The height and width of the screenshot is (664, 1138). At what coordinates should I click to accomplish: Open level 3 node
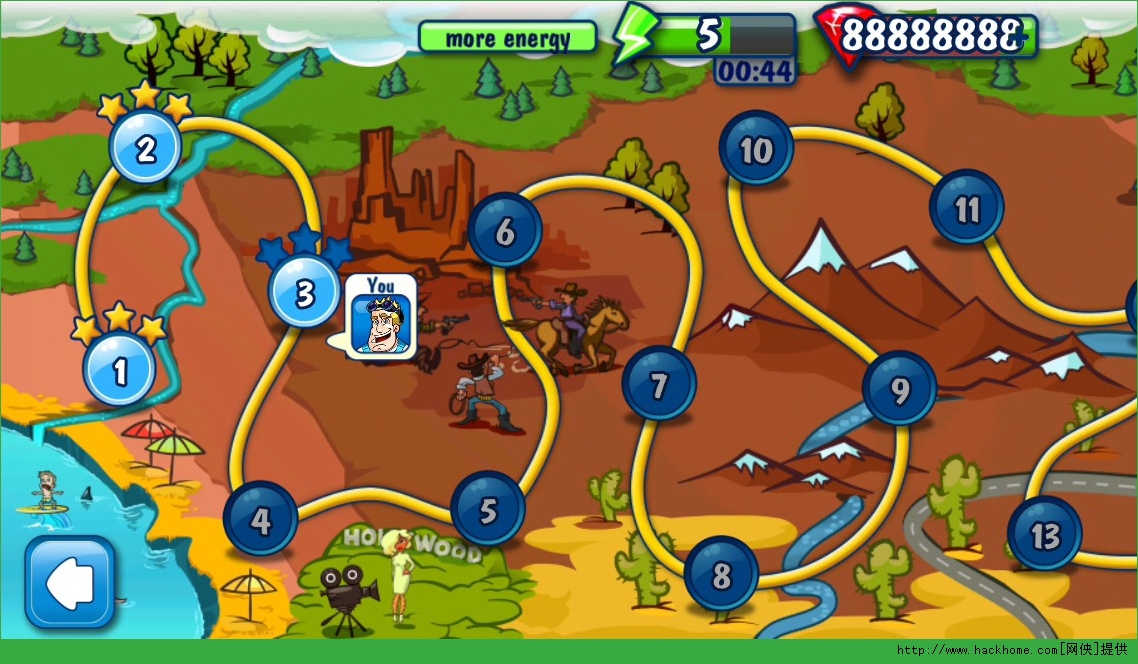tap(305, 293)
